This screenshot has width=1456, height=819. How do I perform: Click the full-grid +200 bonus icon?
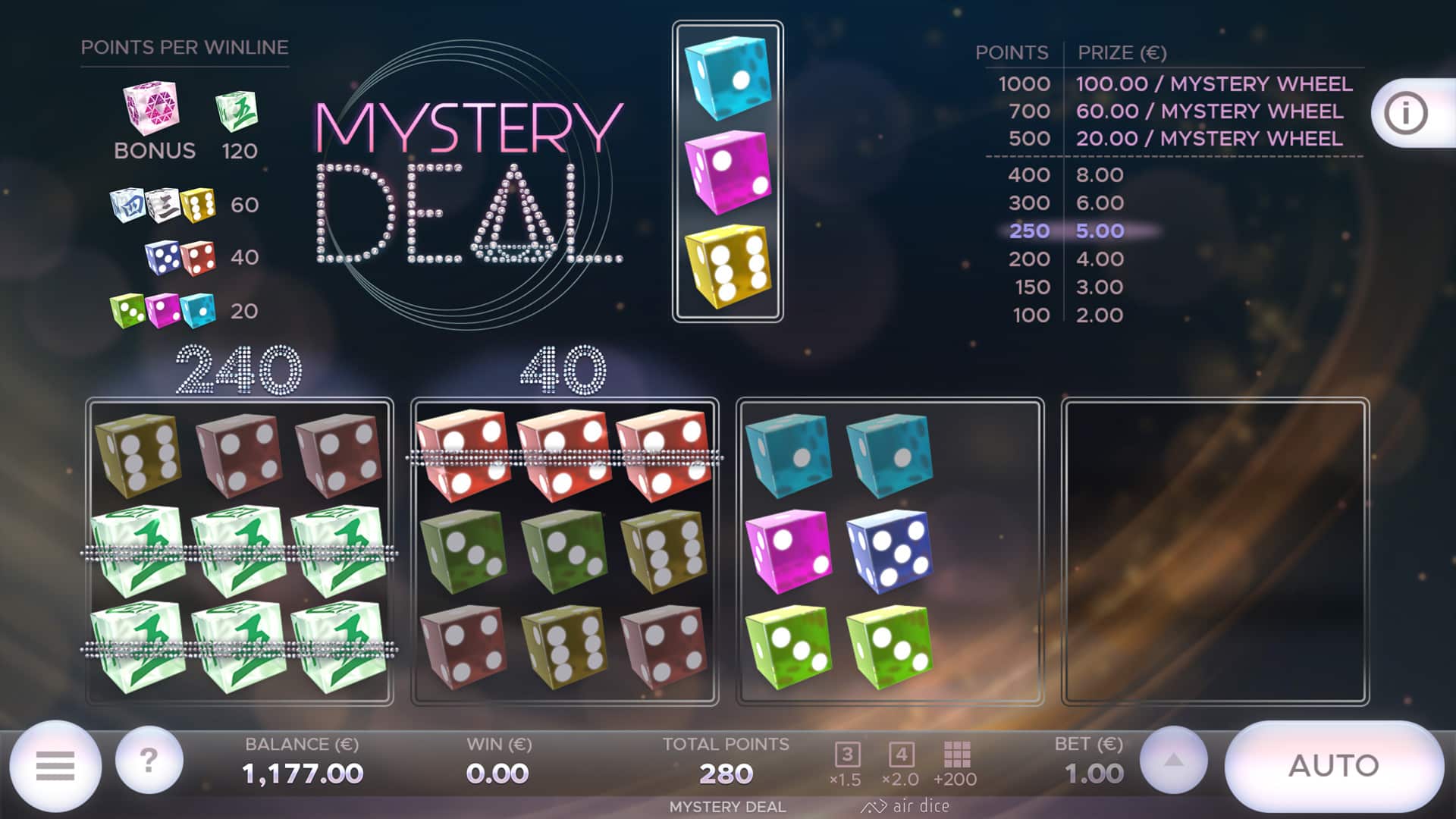959,755
